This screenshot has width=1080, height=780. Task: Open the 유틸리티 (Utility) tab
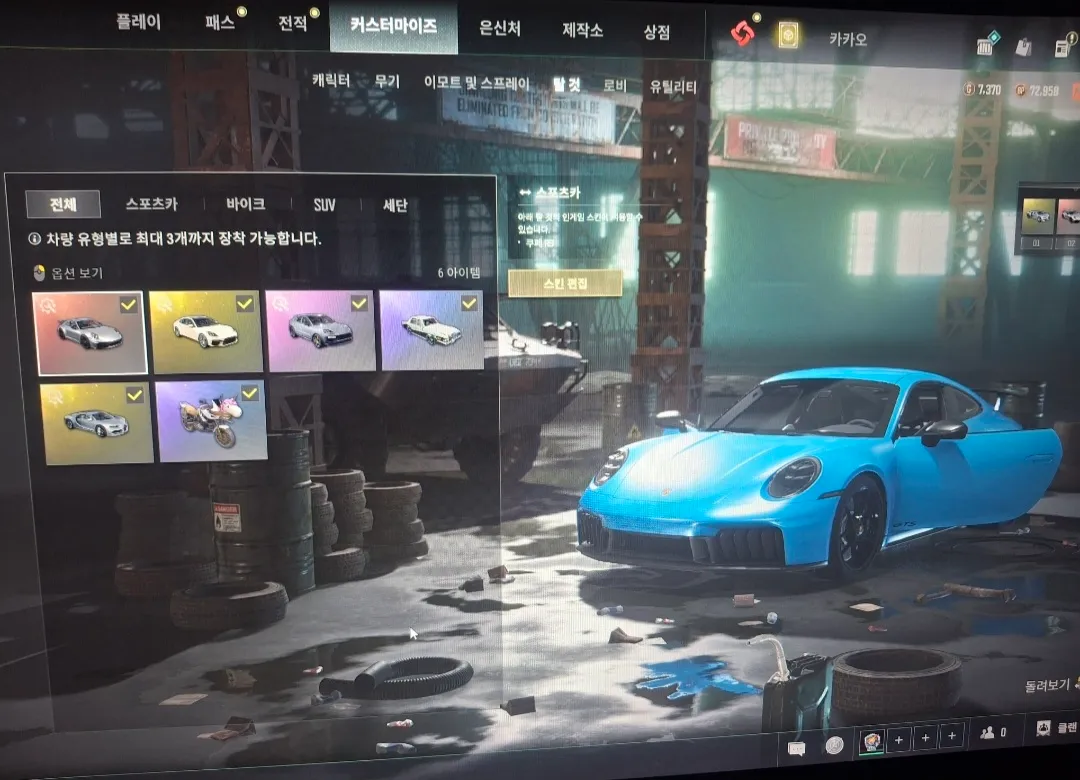coord(673,87)
